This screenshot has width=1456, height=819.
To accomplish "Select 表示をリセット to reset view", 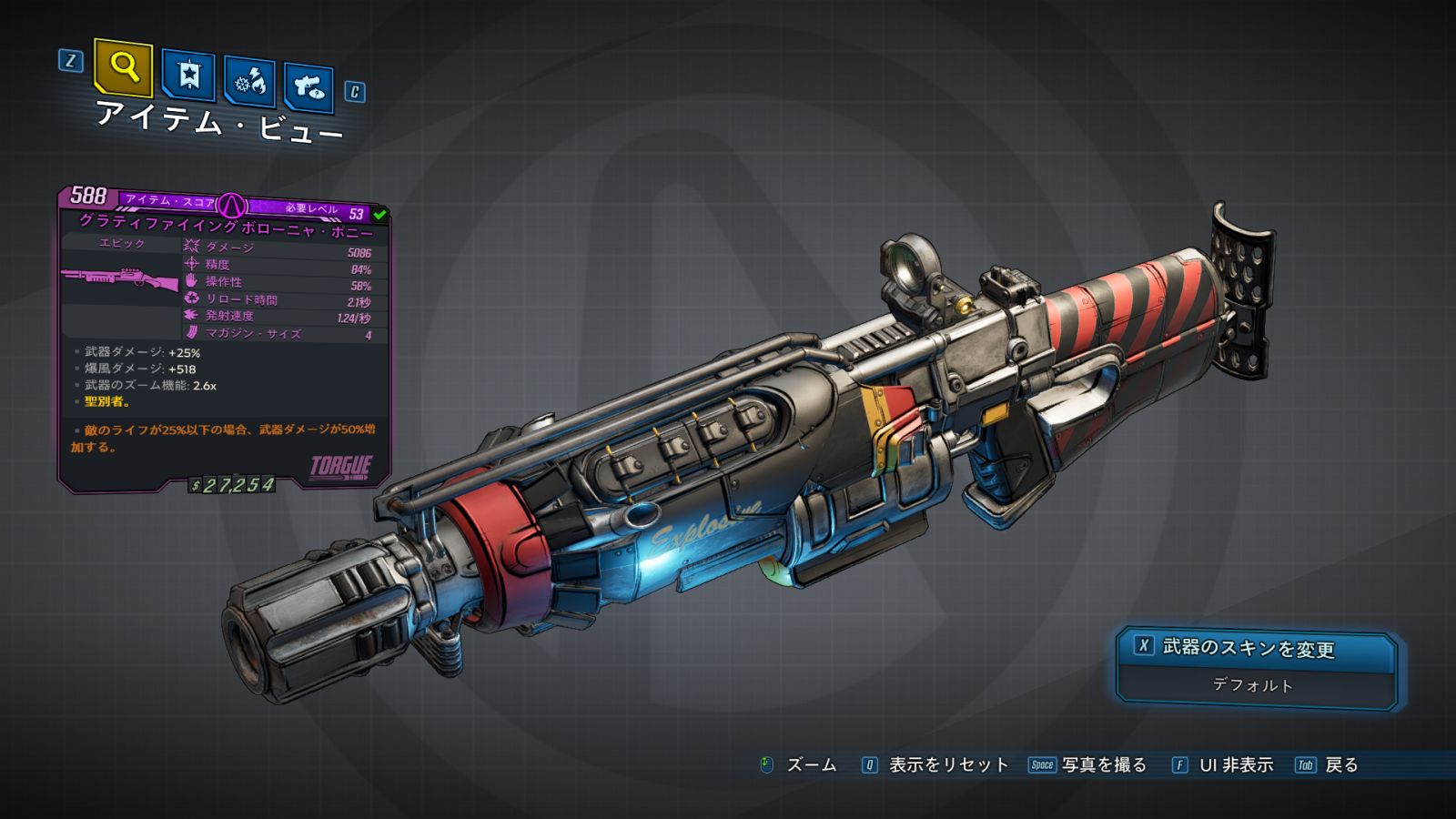I will [x=935, y=765].
